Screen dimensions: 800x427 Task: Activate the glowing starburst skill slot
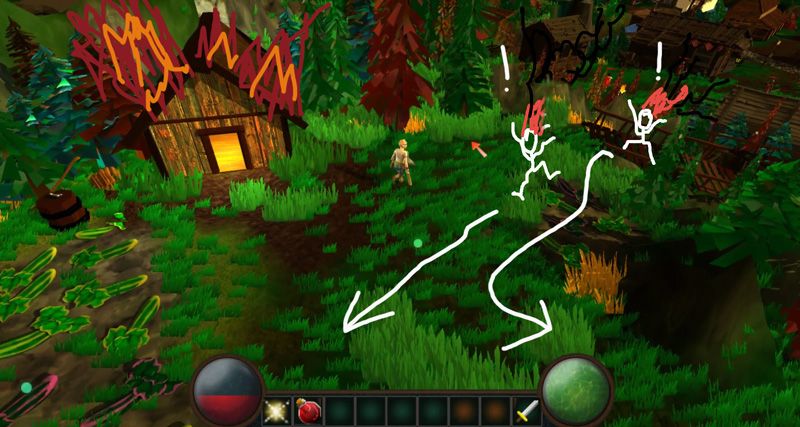278,411
